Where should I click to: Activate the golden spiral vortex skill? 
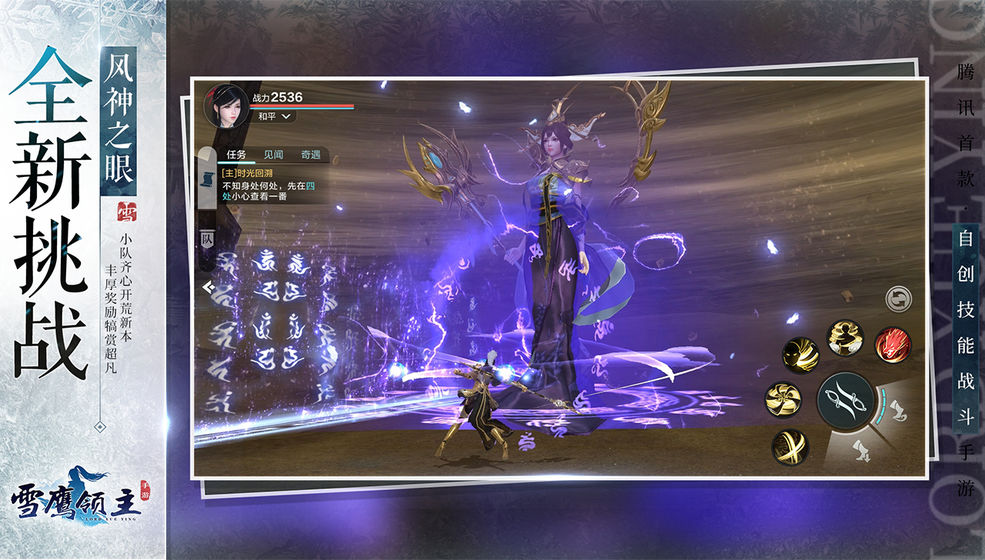pos(783,399)
